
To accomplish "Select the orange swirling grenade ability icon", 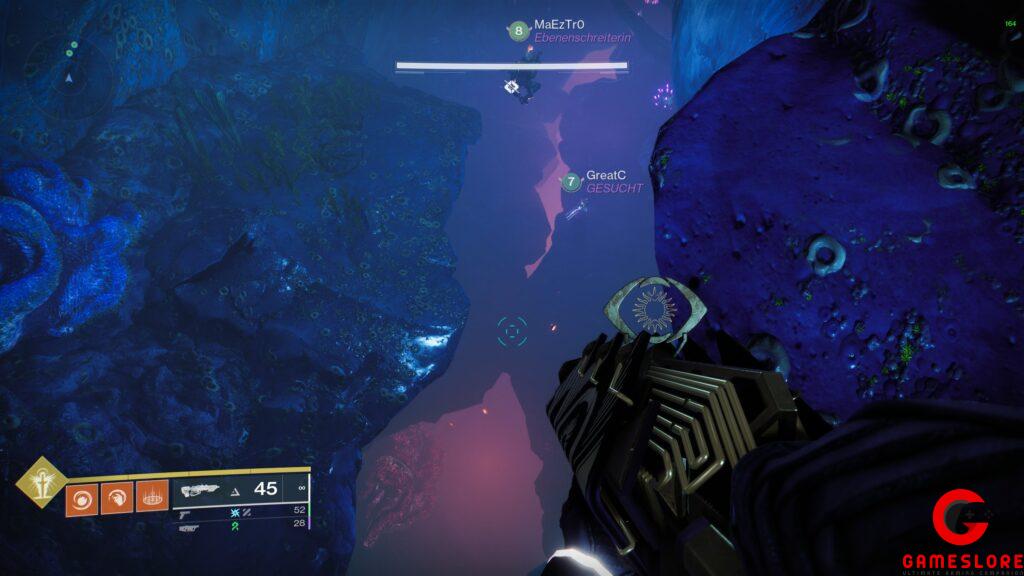I will (80, 497).
